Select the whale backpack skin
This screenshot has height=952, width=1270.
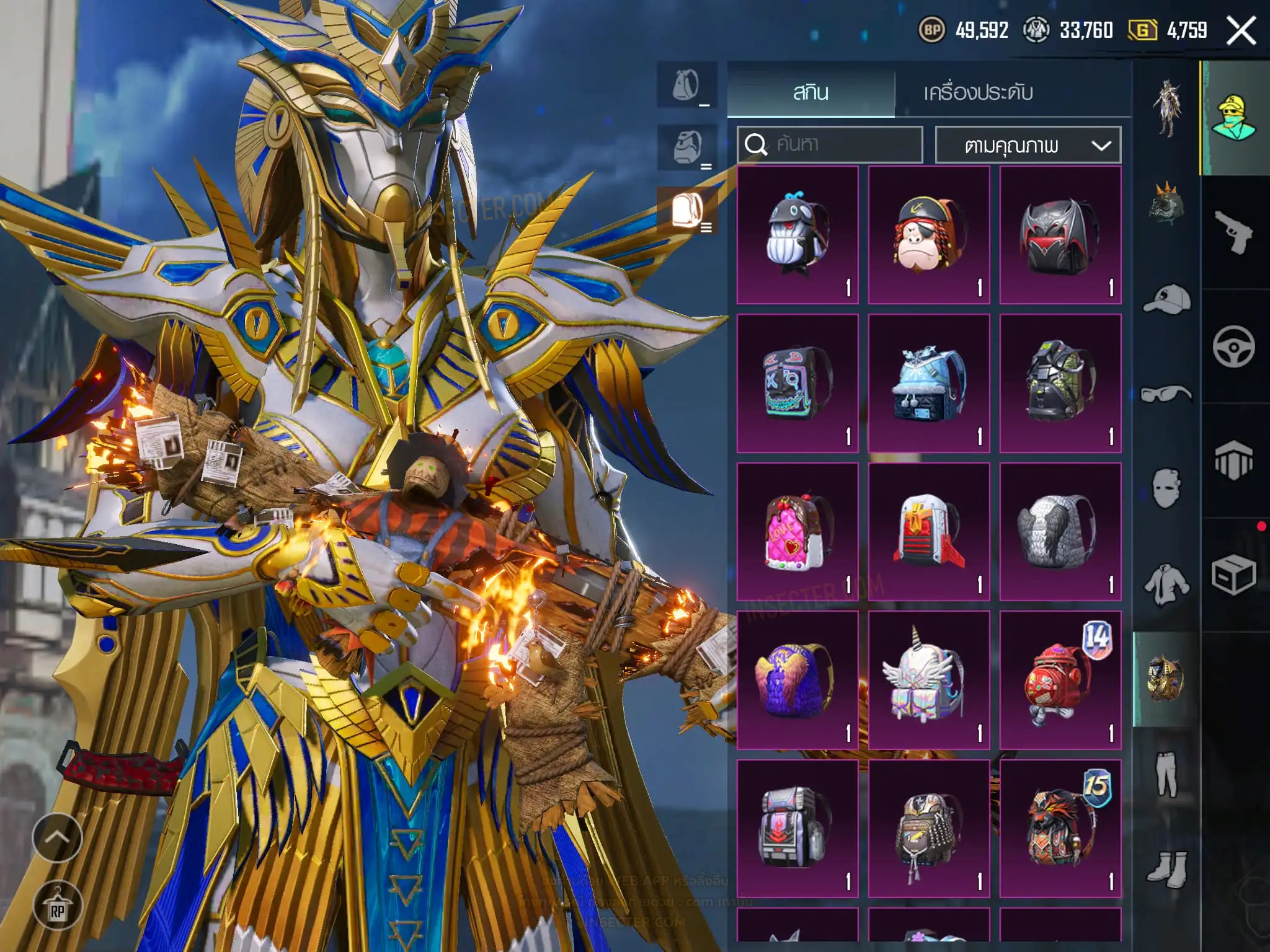797,235
